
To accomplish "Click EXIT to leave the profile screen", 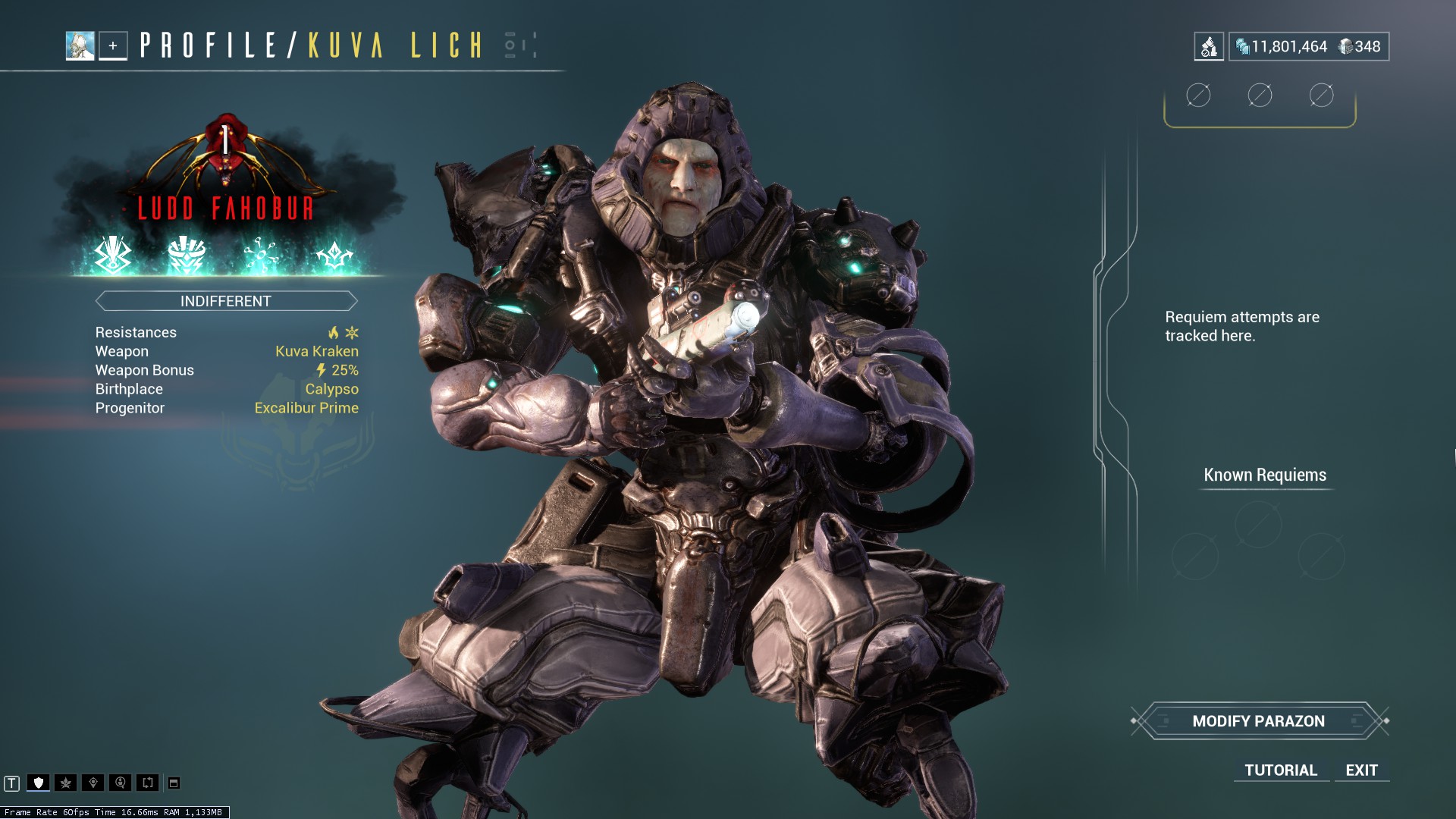I will (x=1361, y=770).
